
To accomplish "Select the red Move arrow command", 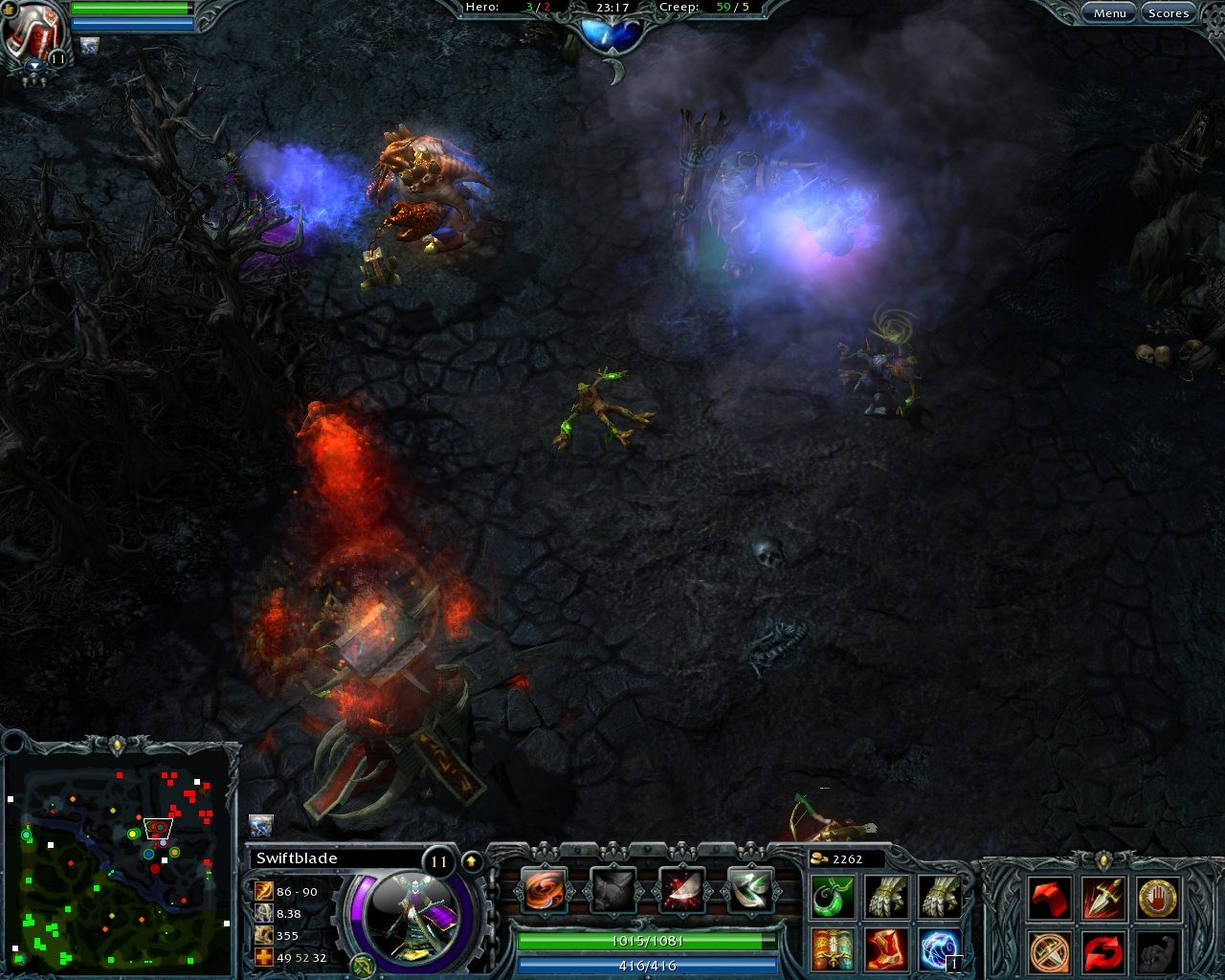I will [x=1050, y=898].
